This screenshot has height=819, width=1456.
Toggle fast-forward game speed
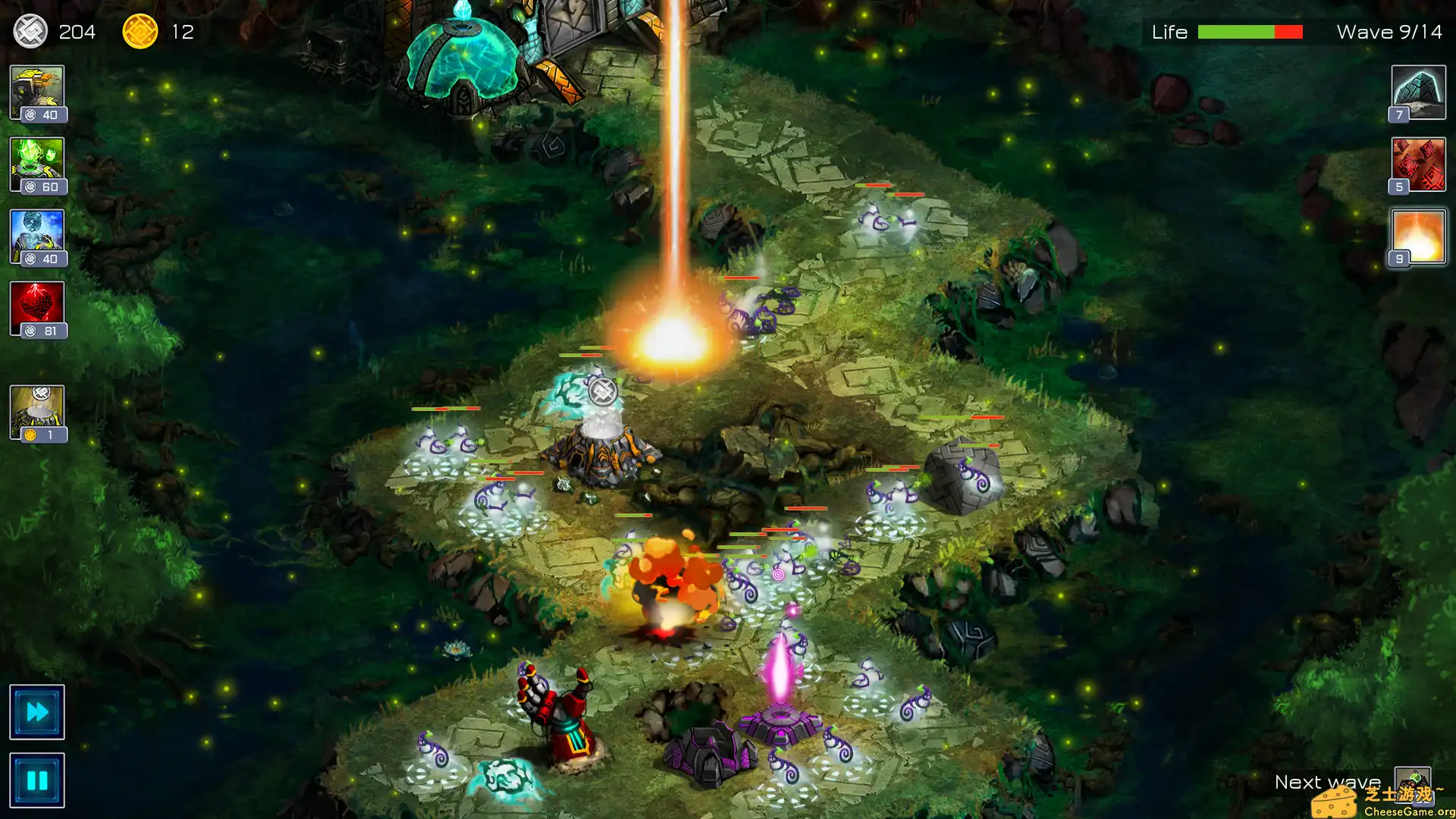click(x=36, y=711)
